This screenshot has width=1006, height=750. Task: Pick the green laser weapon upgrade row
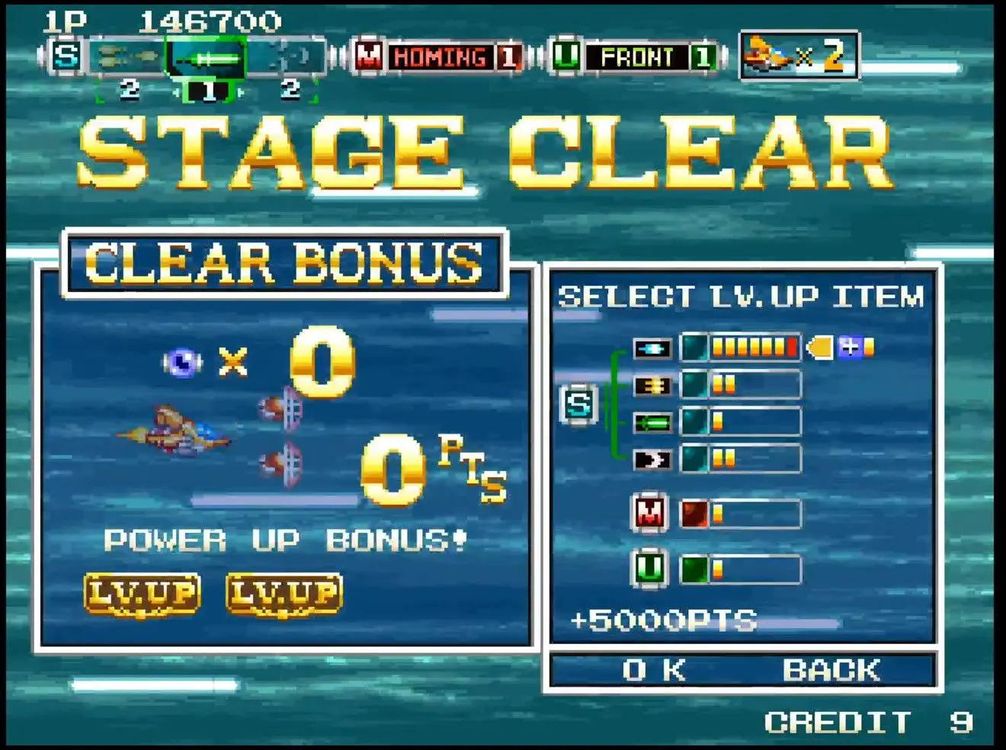tap(740, 422)
